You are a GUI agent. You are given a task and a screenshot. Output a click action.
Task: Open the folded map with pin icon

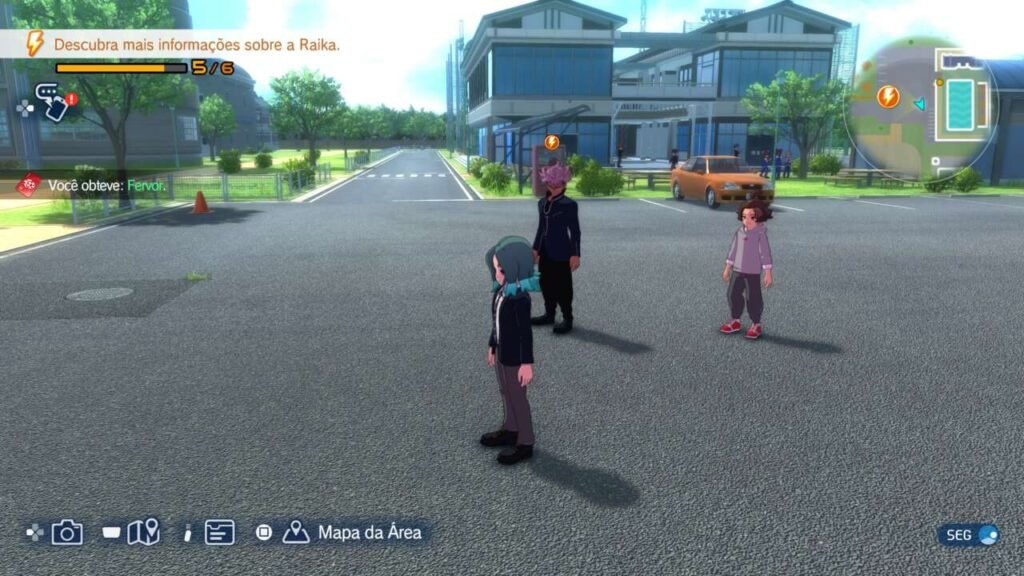(143, 532)
